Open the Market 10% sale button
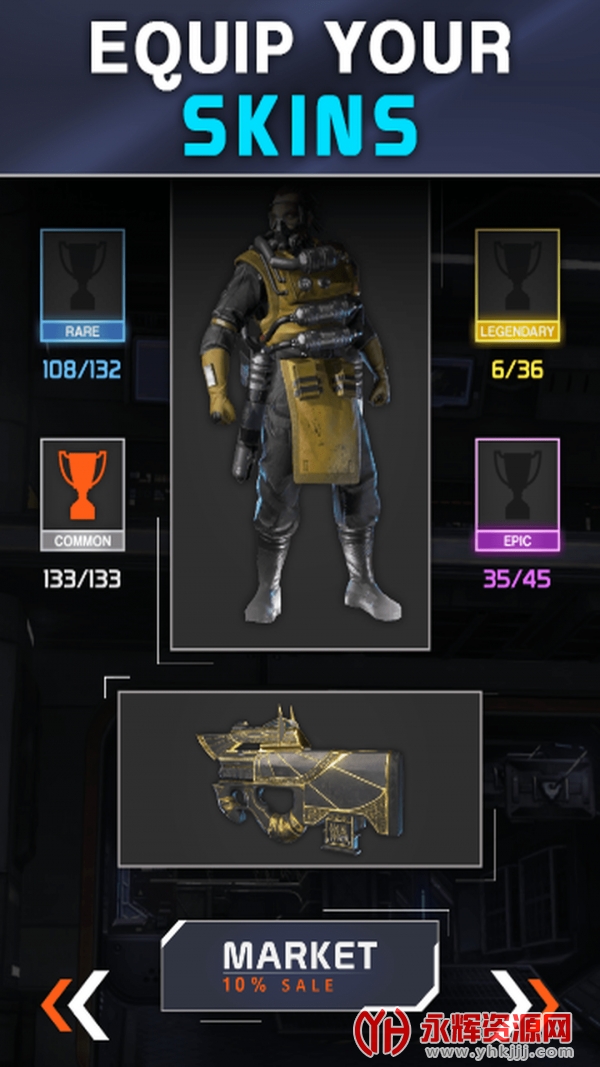 pyautogui.click(x=299, y=966)
